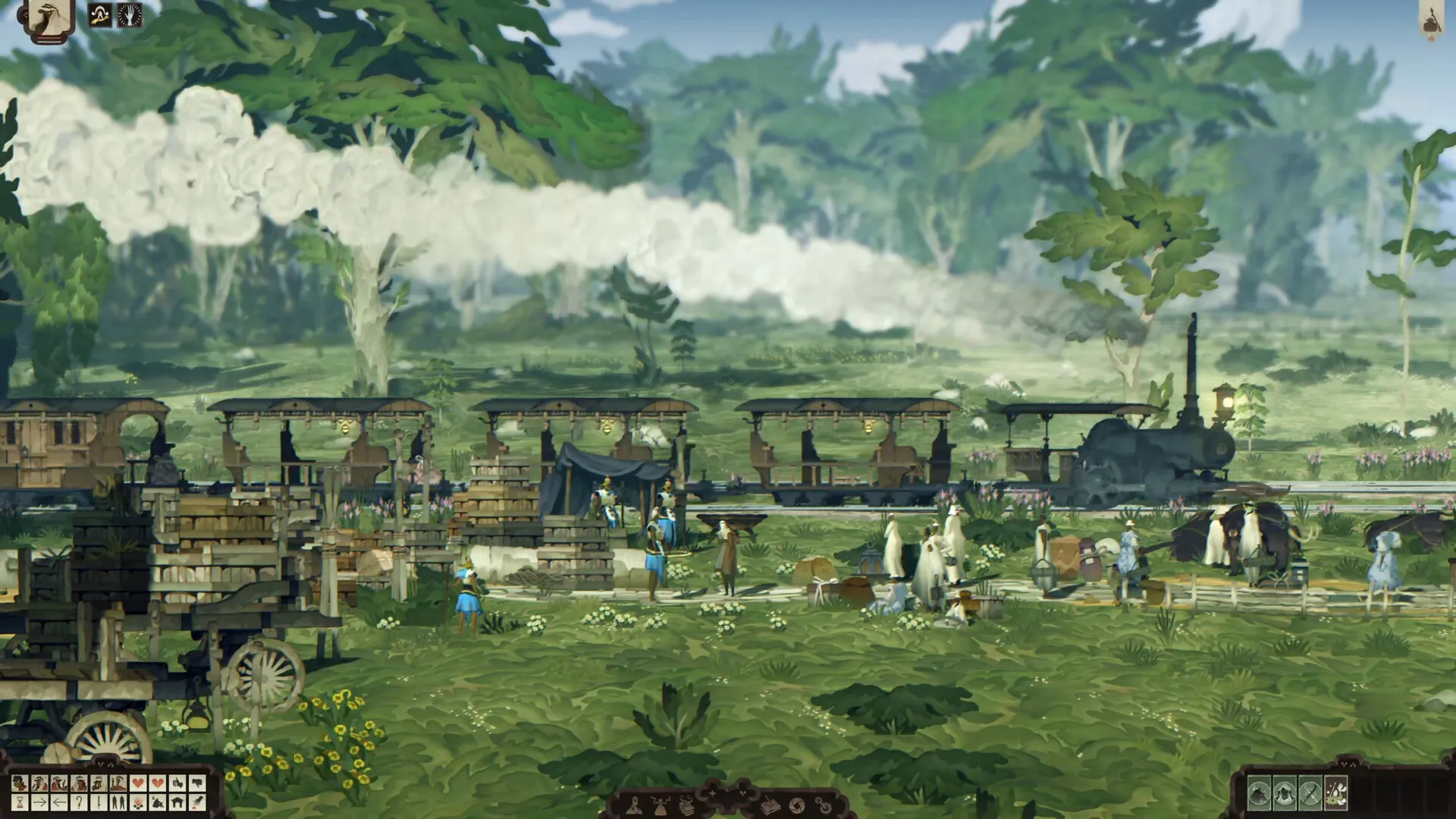
Task: Select the villager figure icon in the bottom toolbar
Action: coord(635,807)
